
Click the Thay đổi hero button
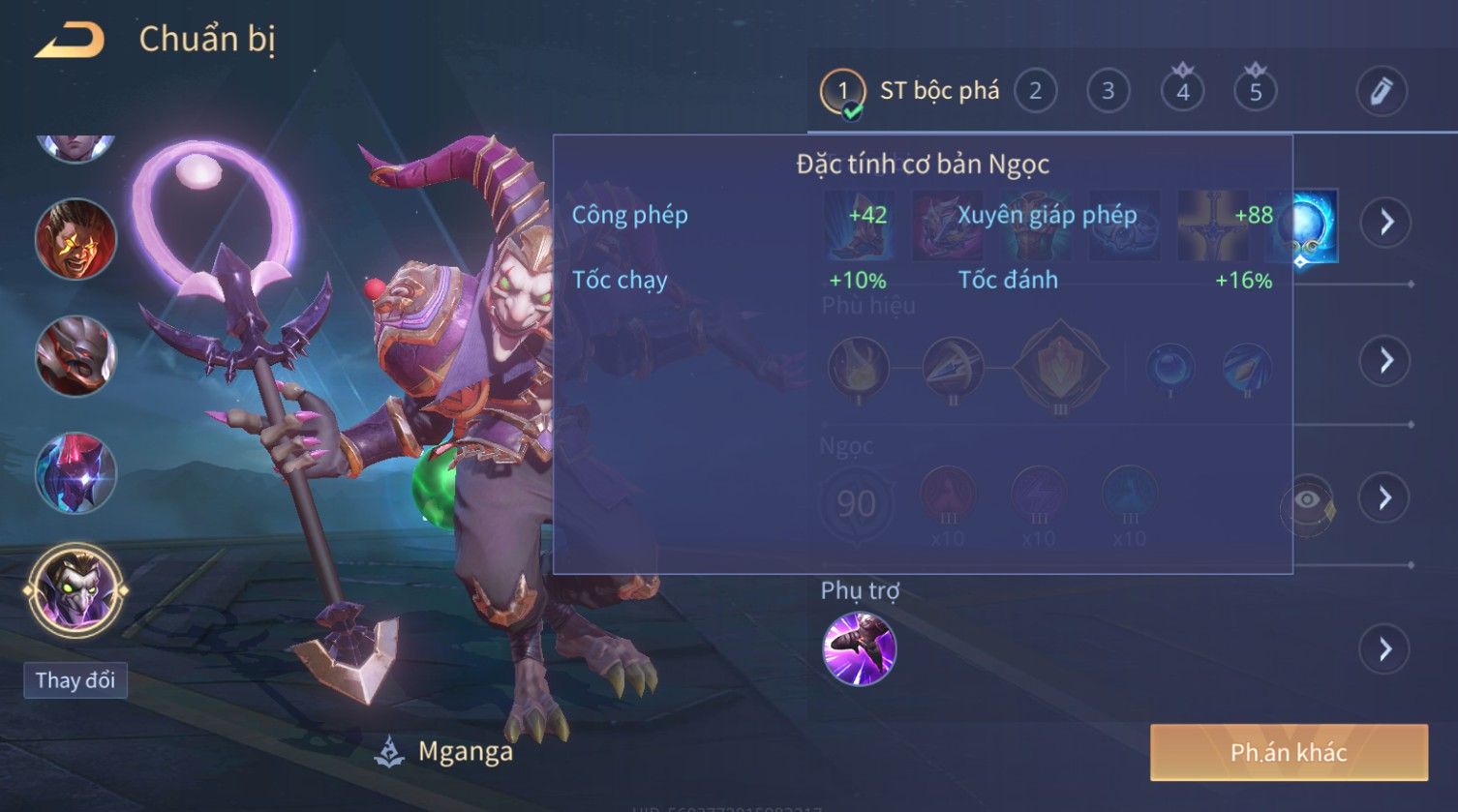(76, 680)
